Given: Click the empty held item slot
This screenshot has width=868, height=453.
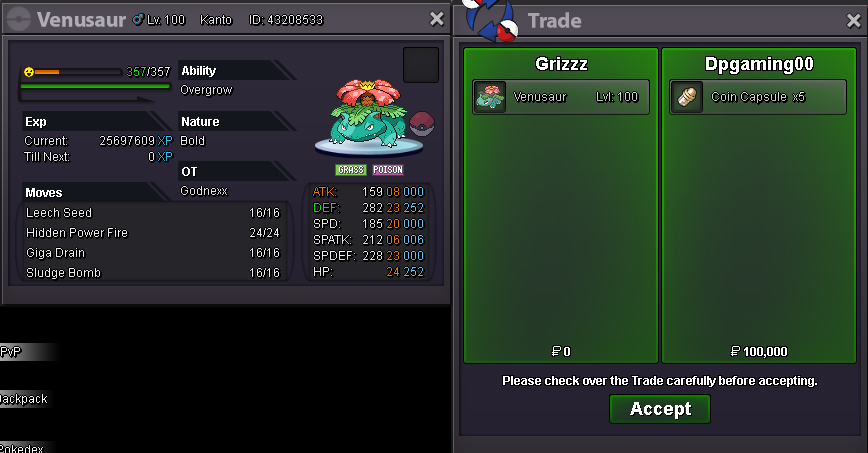Looking at the screenshot, I should coord(421,65).
